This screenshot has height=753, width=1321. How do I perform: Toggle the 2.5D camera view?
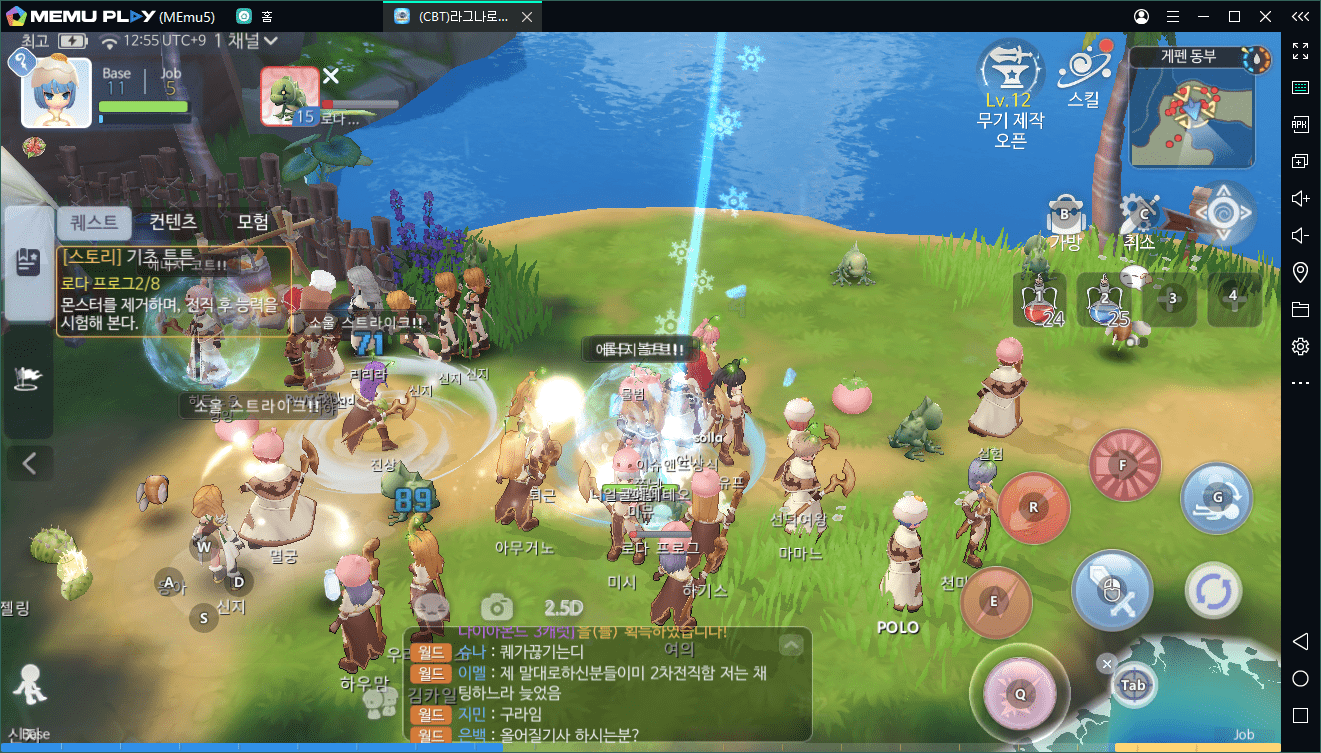click(563, 607)
